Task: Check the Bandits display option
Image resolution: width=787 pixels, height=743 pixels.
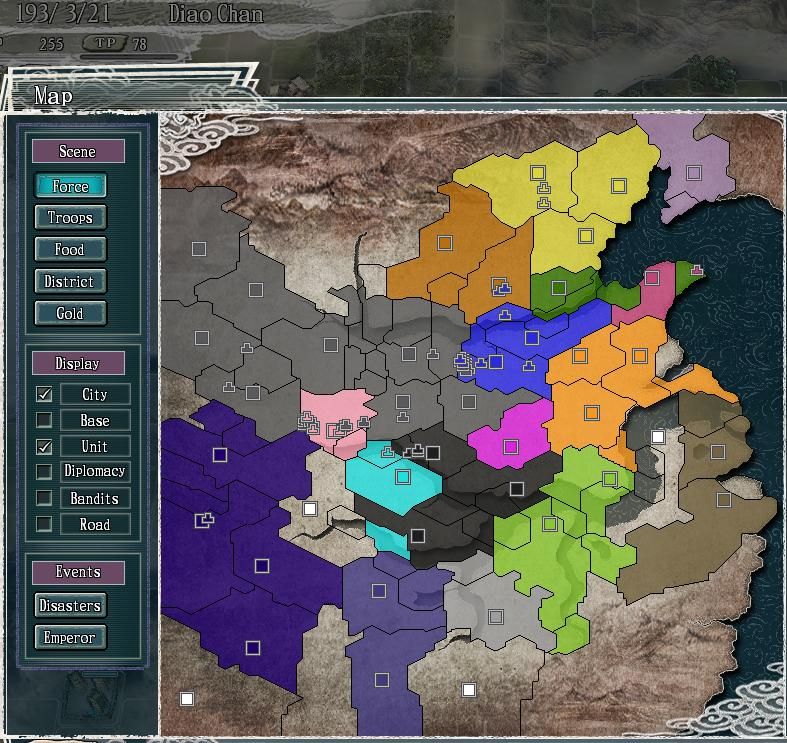Action: (x=44, y=498)
